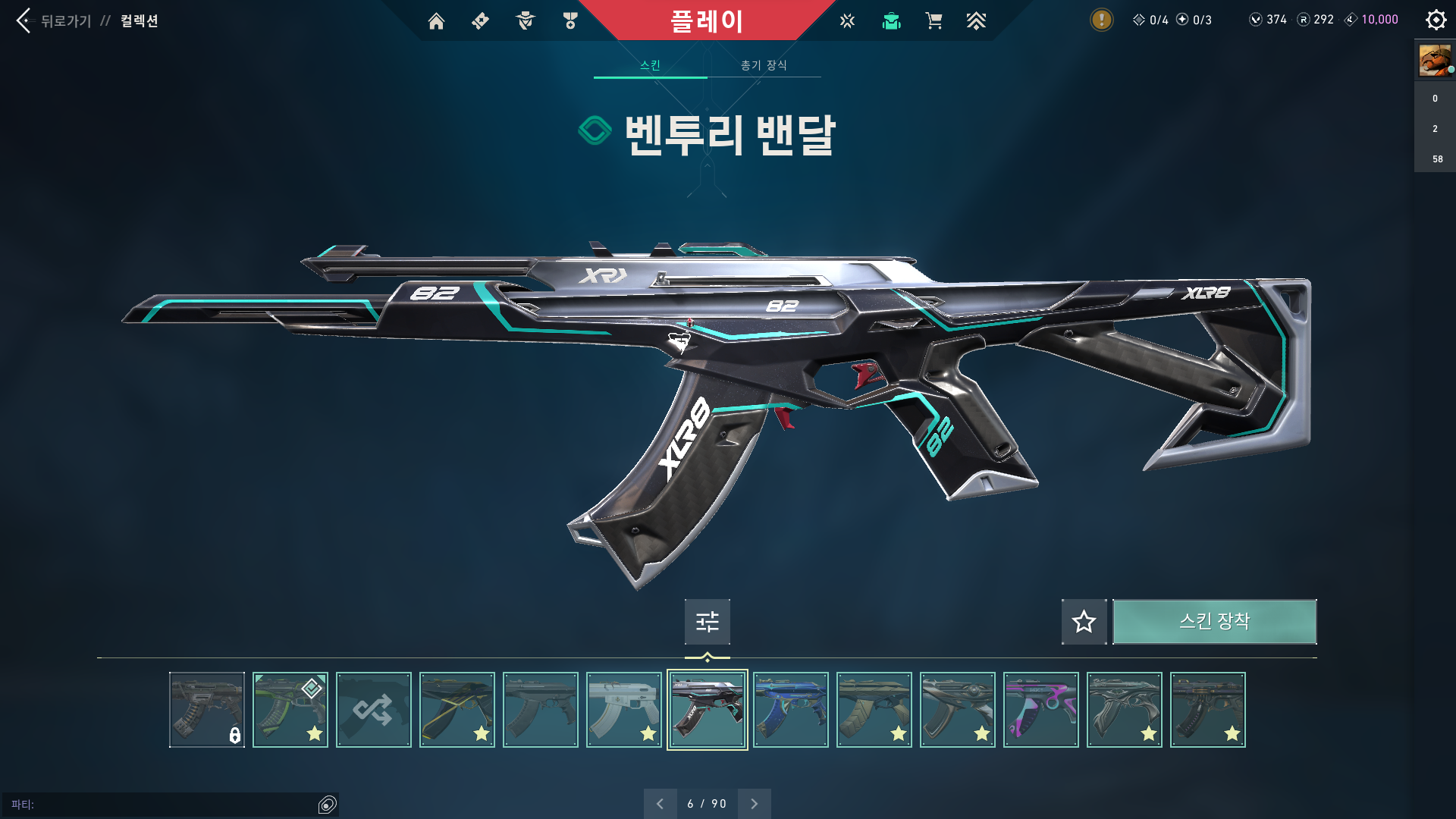Equip the skin with 스킨 장착
This screenshot has width=1456, height=819.
pyautogui.click(x=1214, y=622)
